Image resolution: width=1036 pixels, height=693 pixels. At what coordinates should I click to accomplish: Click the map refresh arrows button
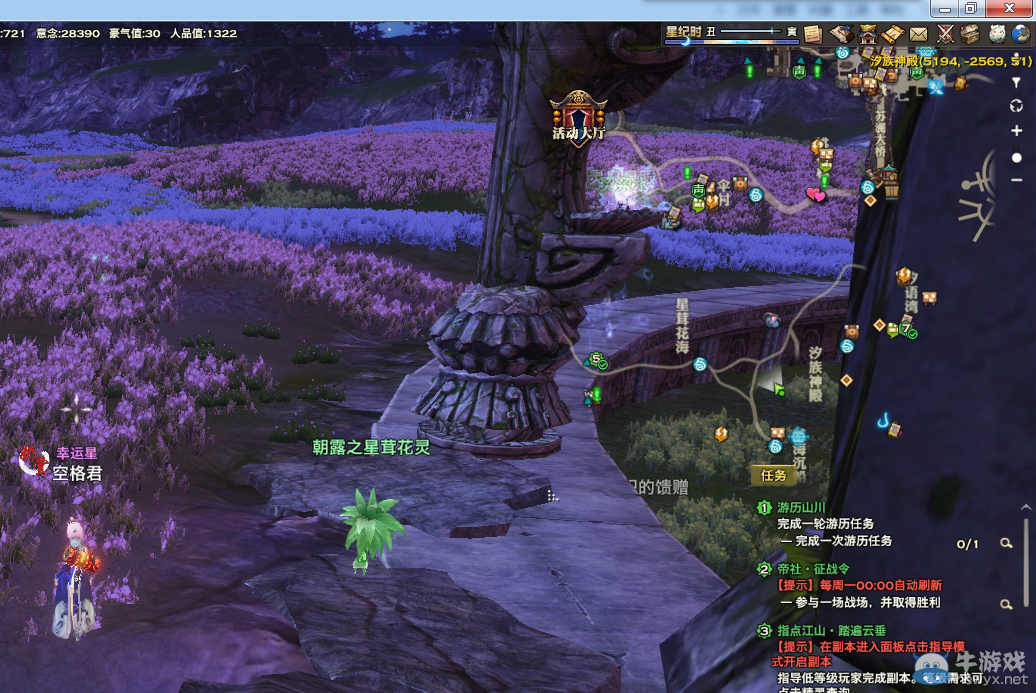click(x=1016, y=106)
